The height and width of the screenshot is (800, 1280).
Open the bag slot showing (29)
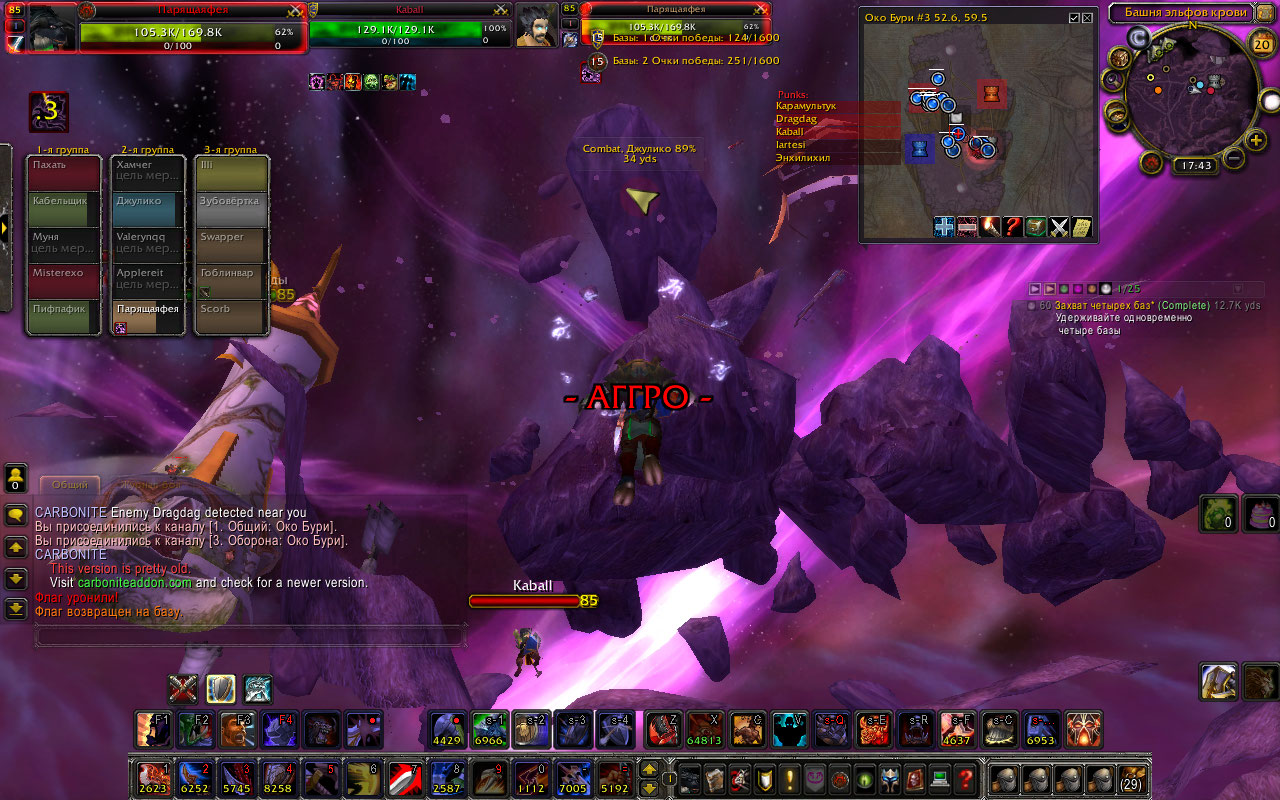pyautogui.click(x=1131, y=778)
